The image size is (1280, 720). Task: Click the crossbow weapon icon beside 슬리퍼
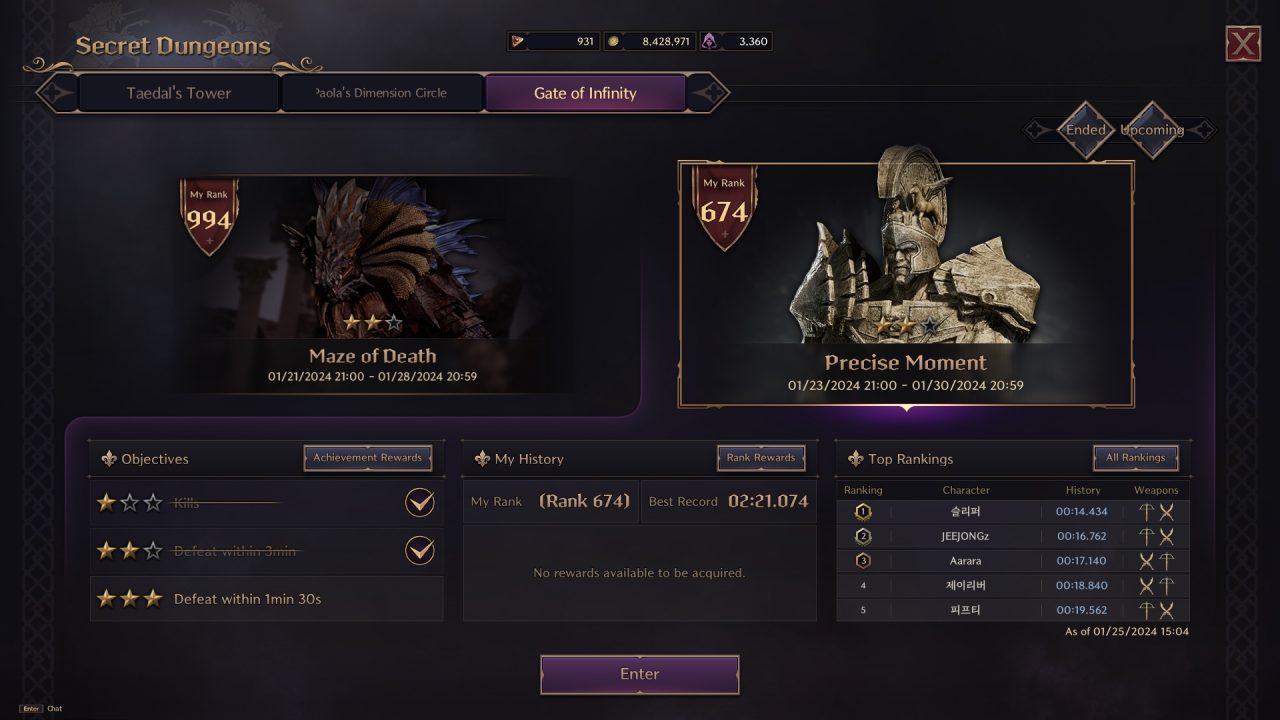click(x=1147, y=511)
